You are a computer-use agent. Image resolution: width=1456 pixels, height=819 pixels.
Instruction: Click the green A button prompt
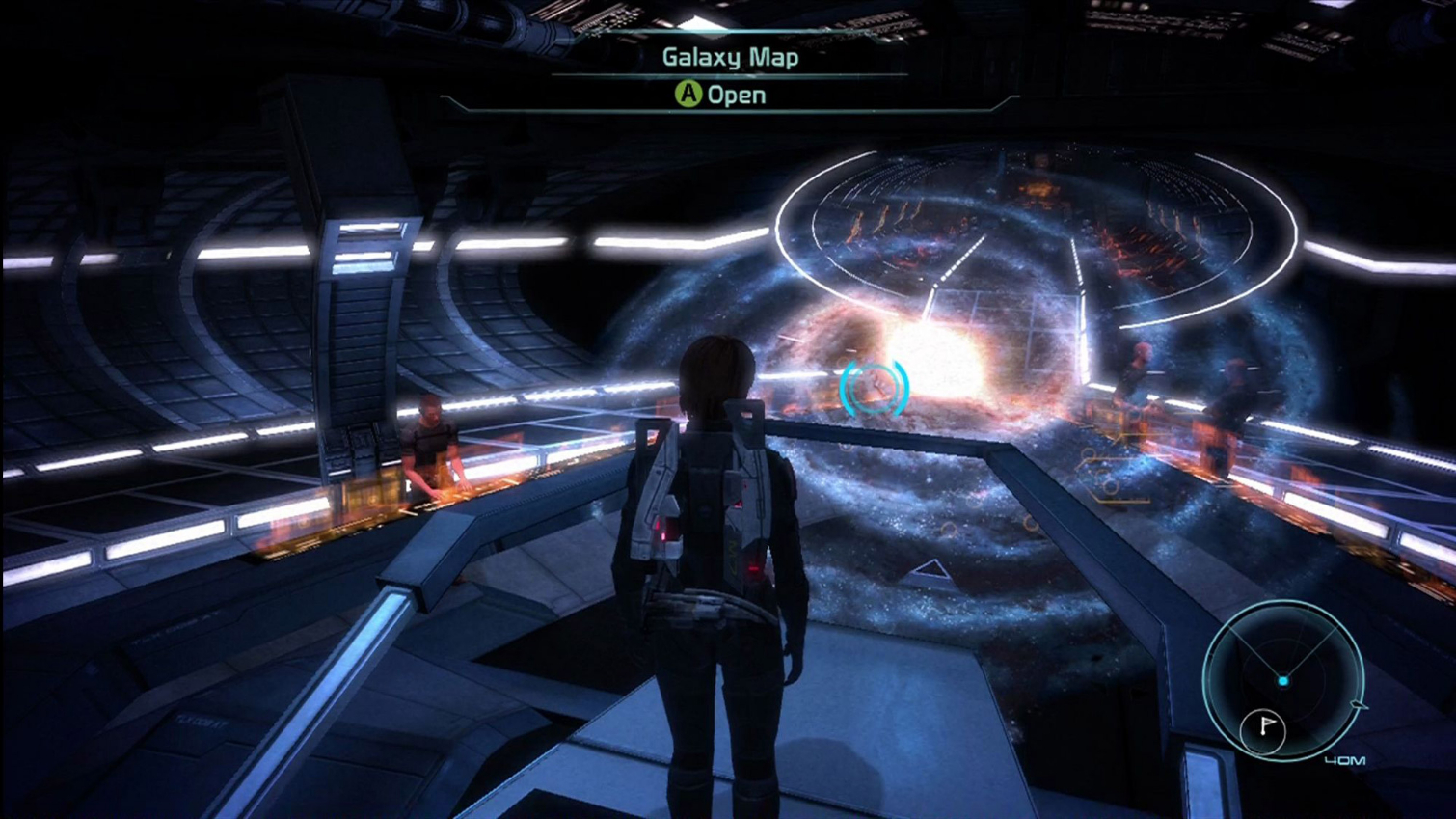(688, 94)
